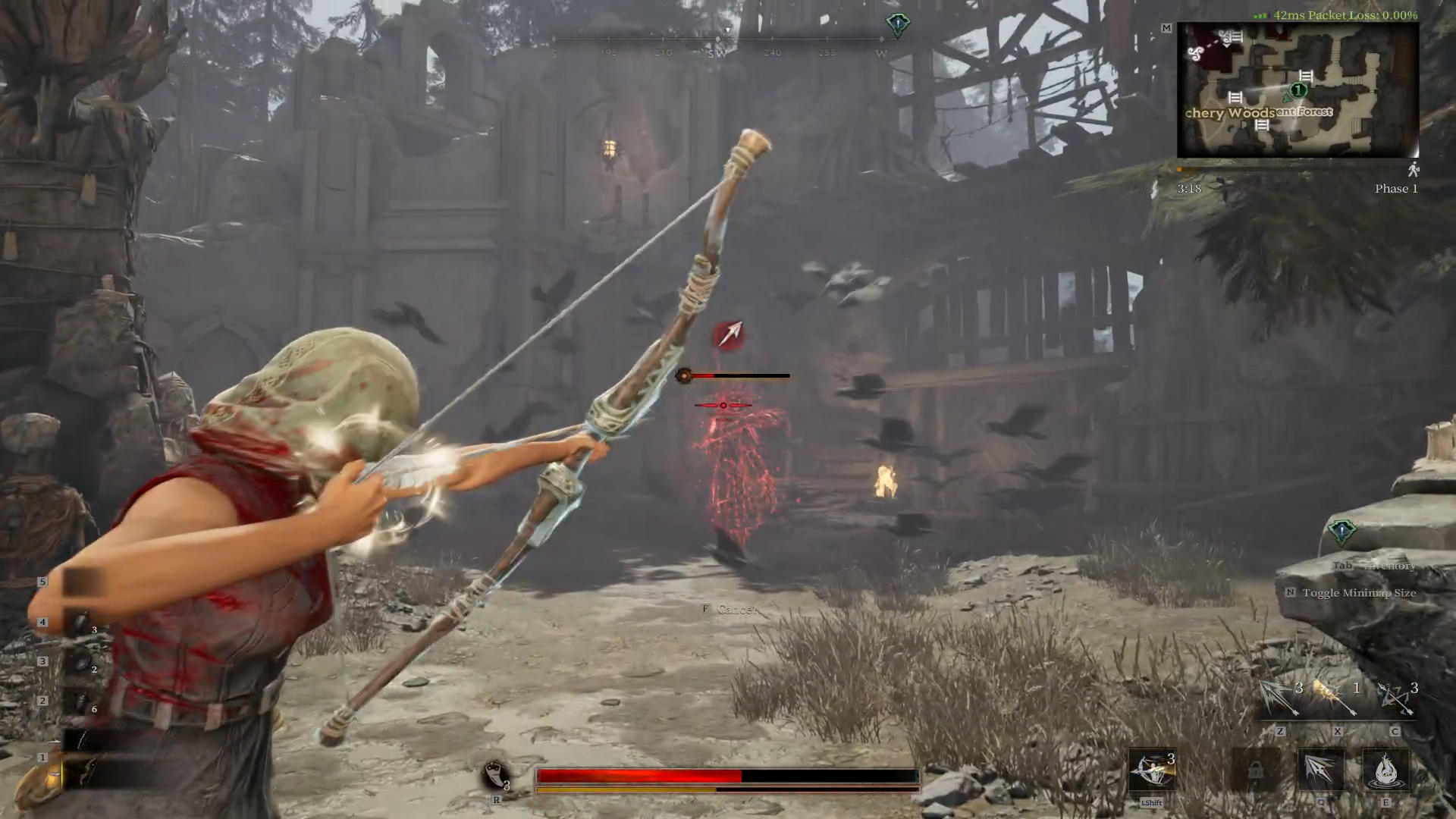This screenshot has width=1456, height=819.
Task: Click the green numbered player marker on minimap
Action: [x=1298, y=90]
